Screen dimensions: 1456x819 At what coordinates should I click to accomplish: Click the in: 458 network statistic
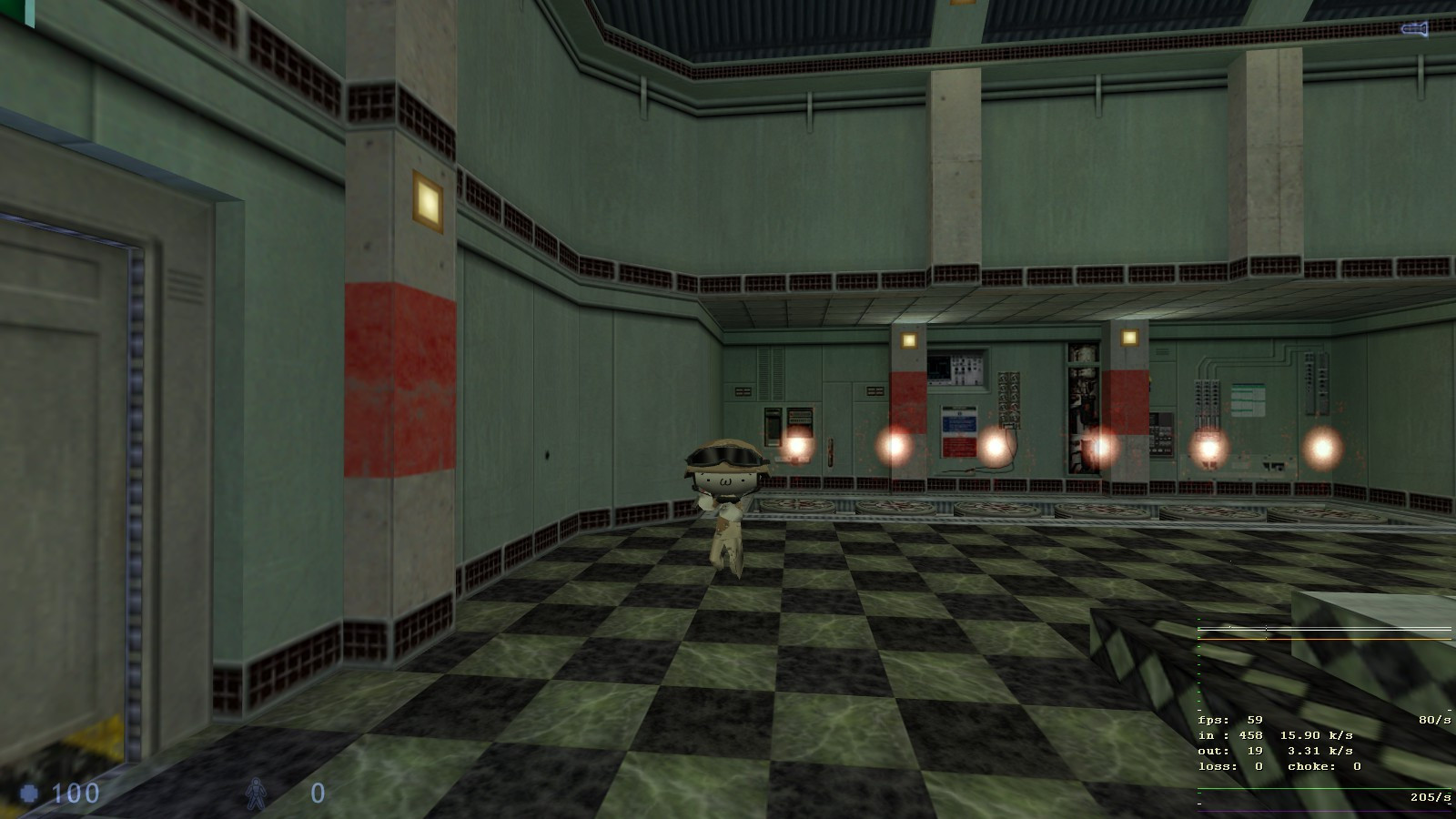click(1230, 735)
